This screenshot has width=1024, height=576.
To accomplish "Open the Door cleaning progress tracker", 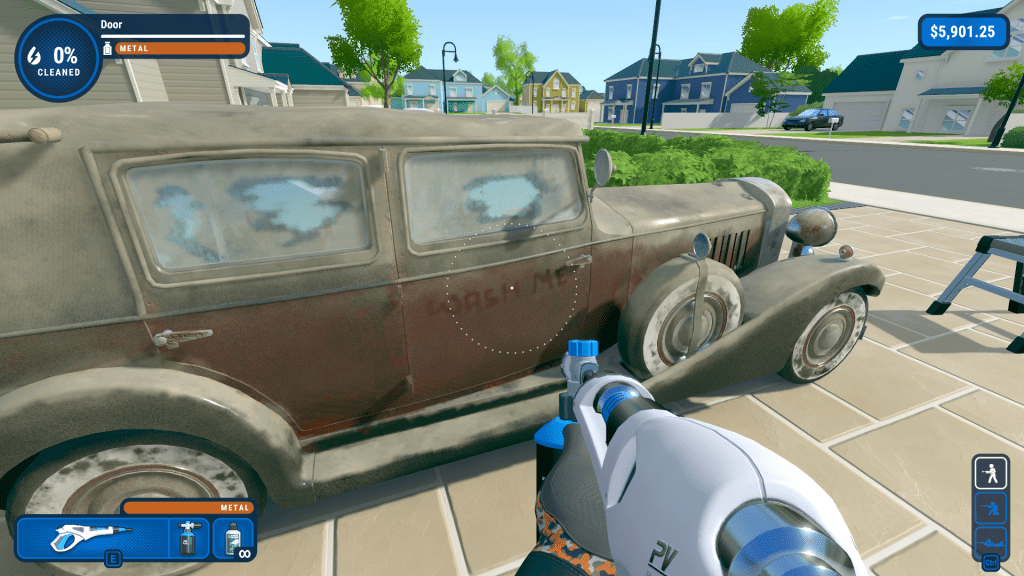I will coord(58,57).
